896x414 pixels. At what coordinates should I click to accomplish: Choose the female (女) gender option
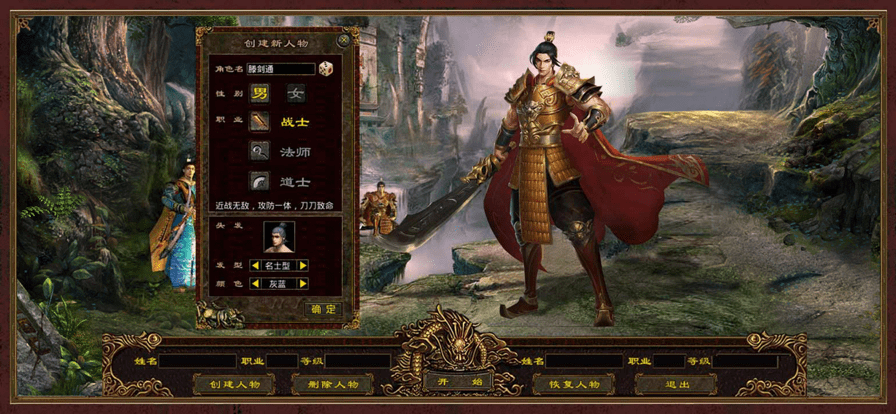coord(296,94)
